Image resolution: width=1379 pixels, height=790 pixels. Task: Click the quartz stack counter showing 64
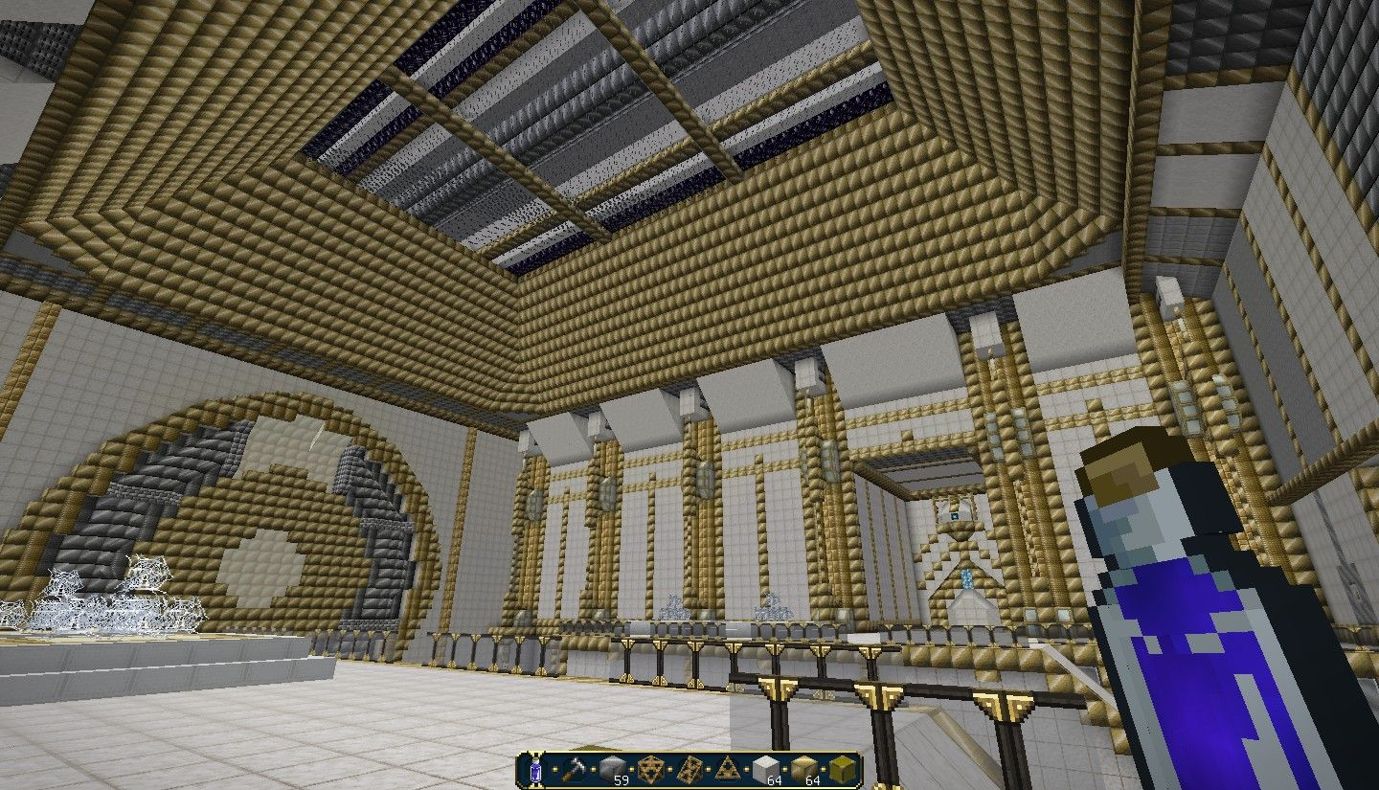[773, 780]
